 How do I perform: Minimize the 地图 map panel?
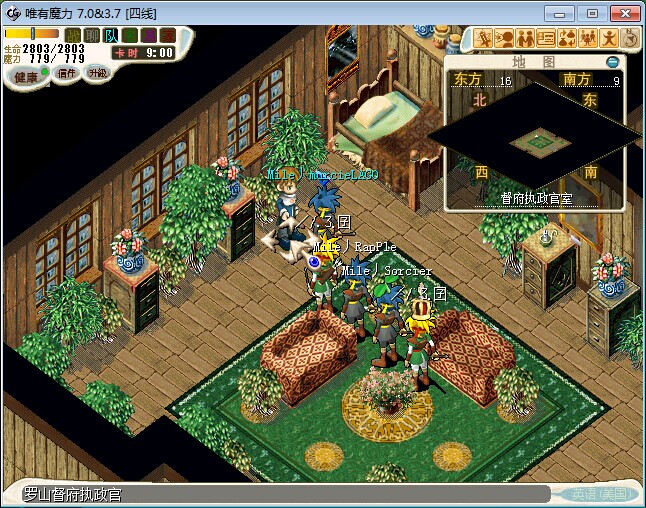pos(613,62)
